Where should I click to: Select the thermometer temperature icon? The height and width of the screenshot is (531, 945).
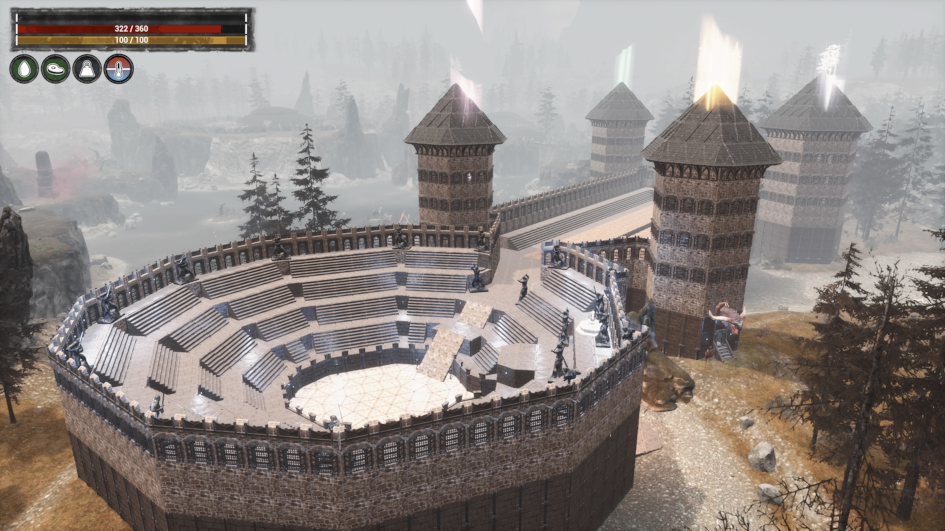pos(118,68)
